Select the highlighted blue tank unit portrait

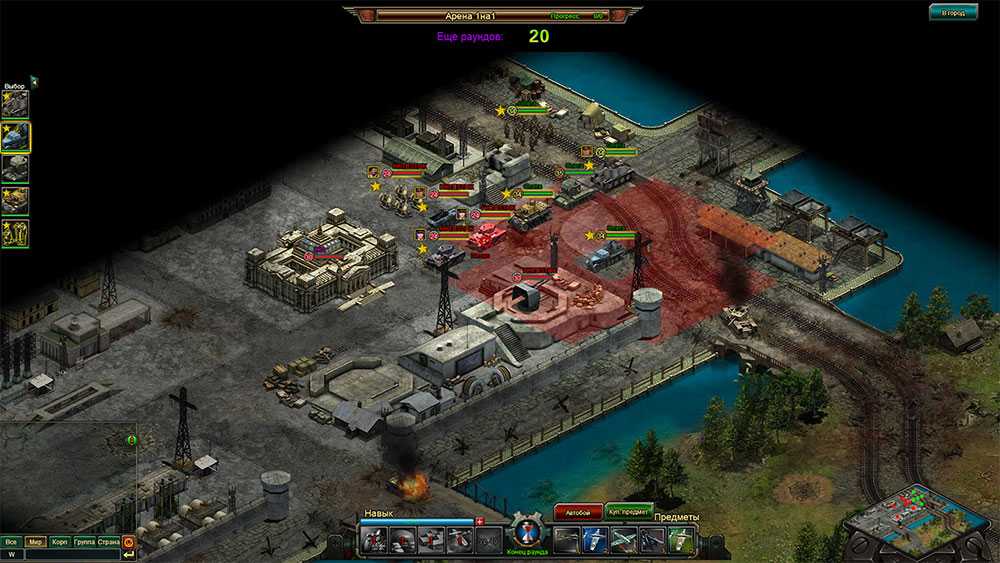click(x=15, y=135)
